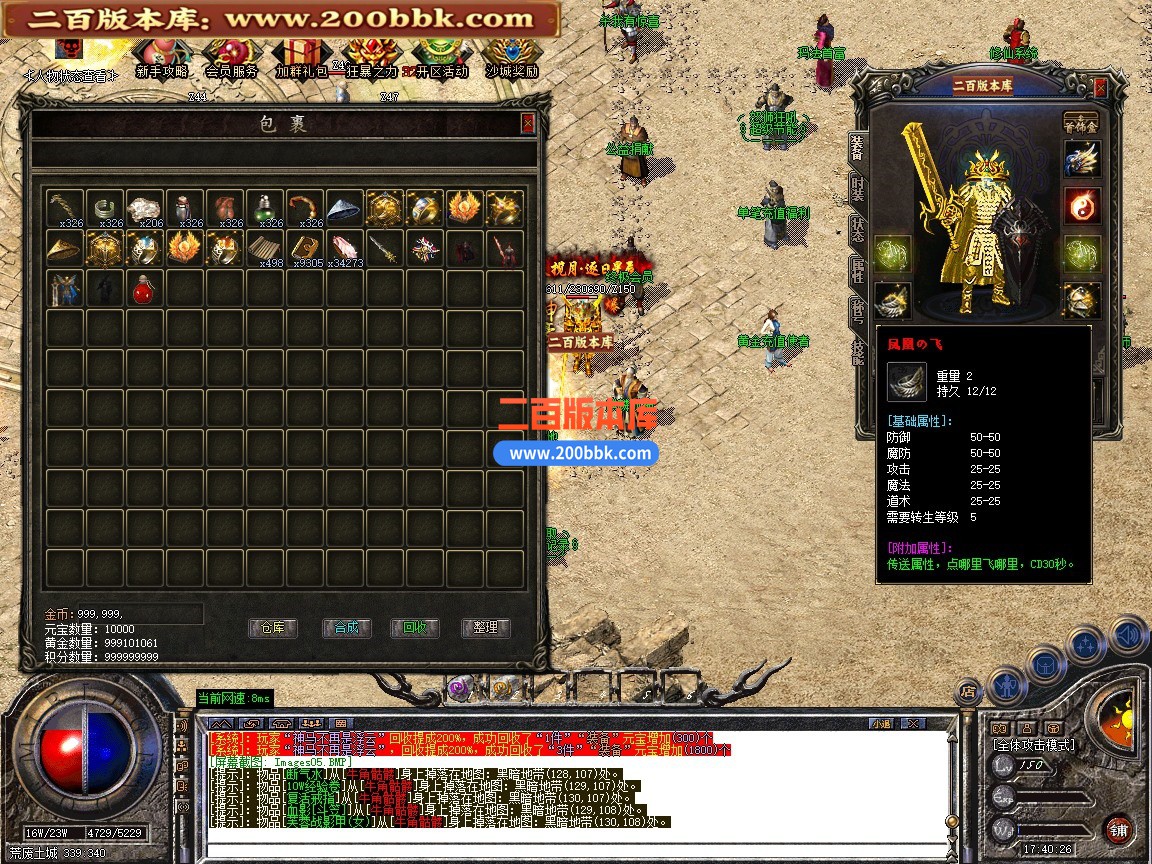Select the yin-yang equipment slot

click(x=1081, y=206)
